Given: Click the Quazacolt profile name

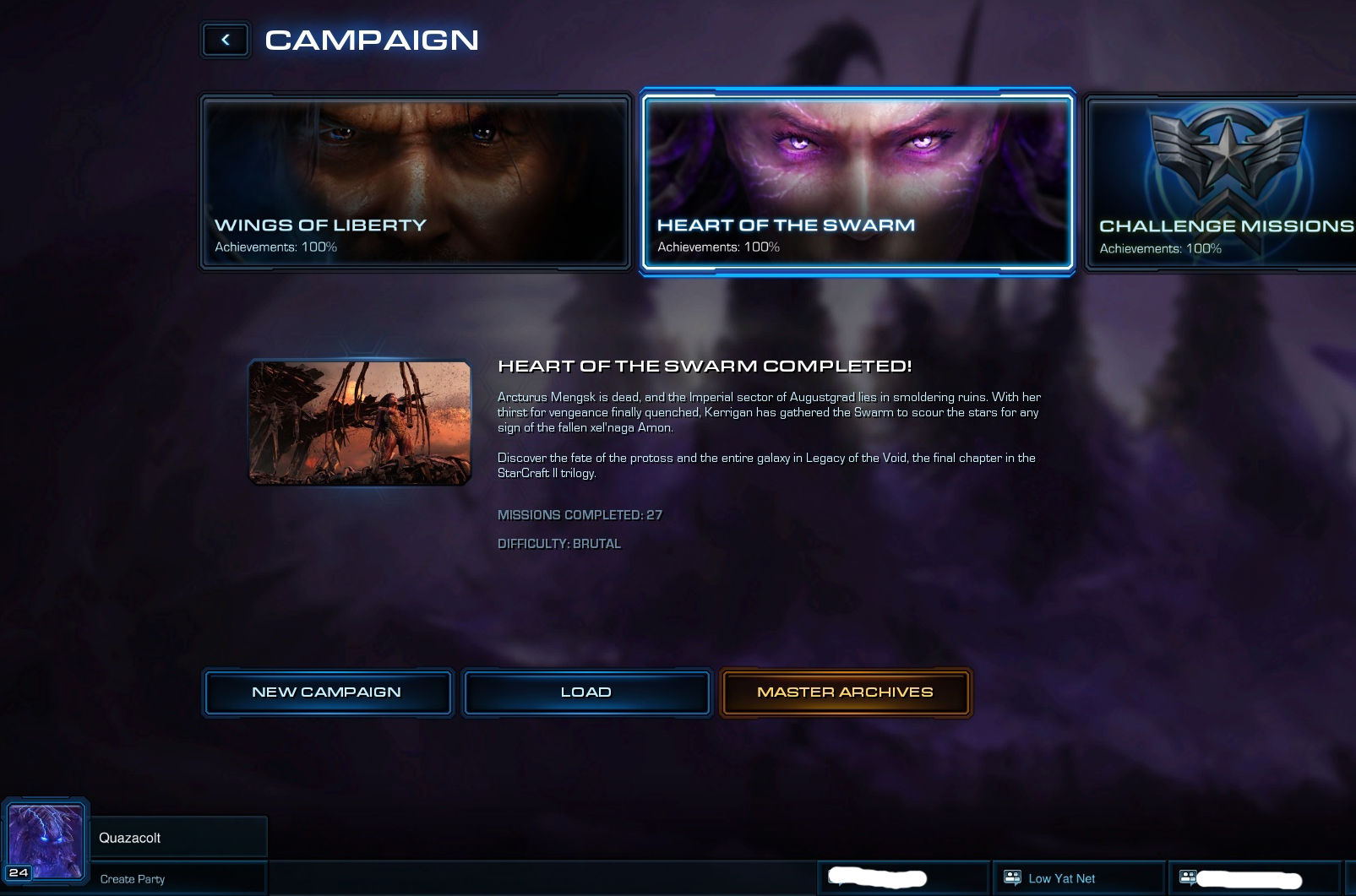Looking at the screenshot, I should pos(130,838).
